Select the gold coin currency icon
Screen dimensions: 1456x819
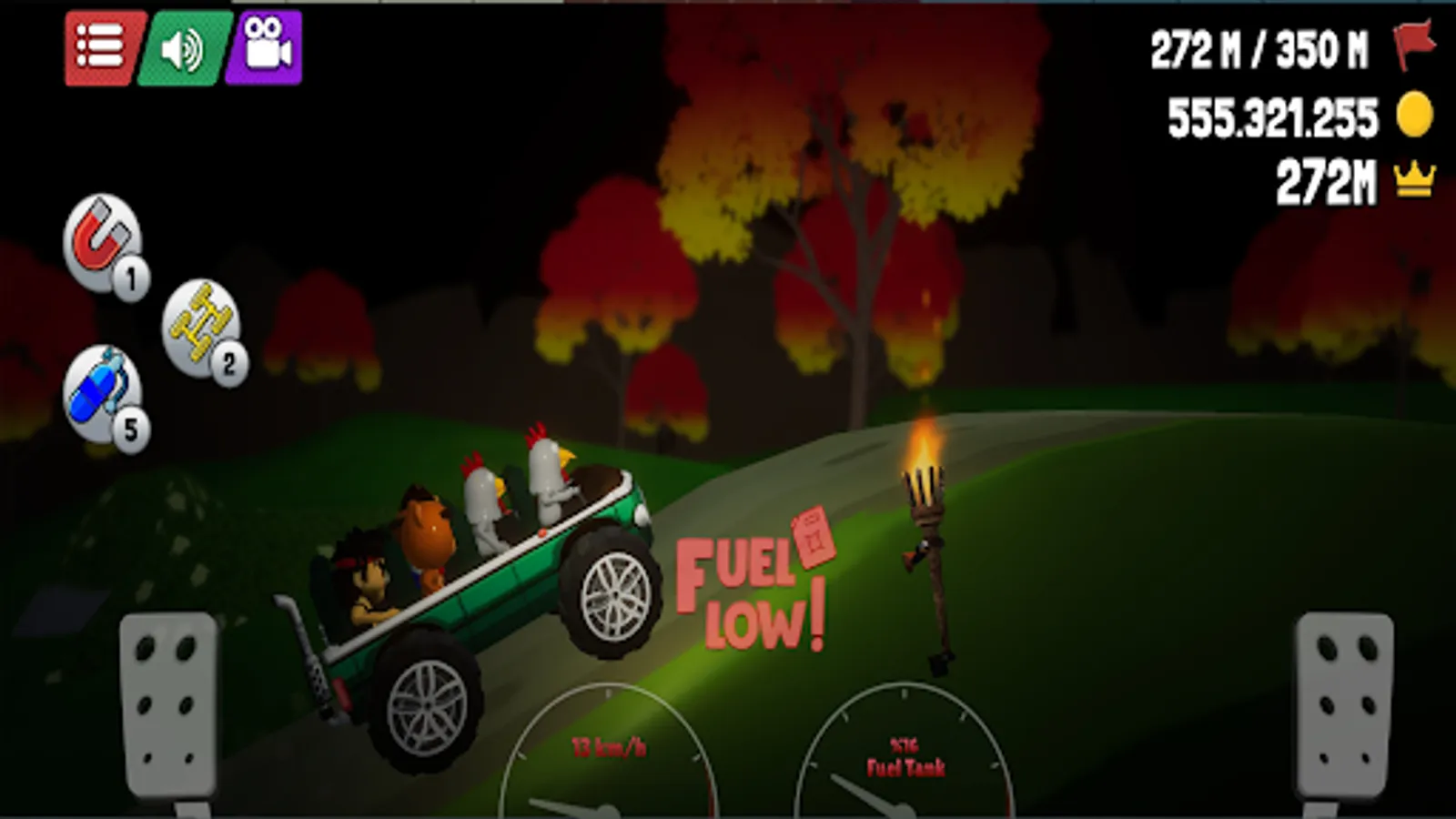coord(1413,114)
